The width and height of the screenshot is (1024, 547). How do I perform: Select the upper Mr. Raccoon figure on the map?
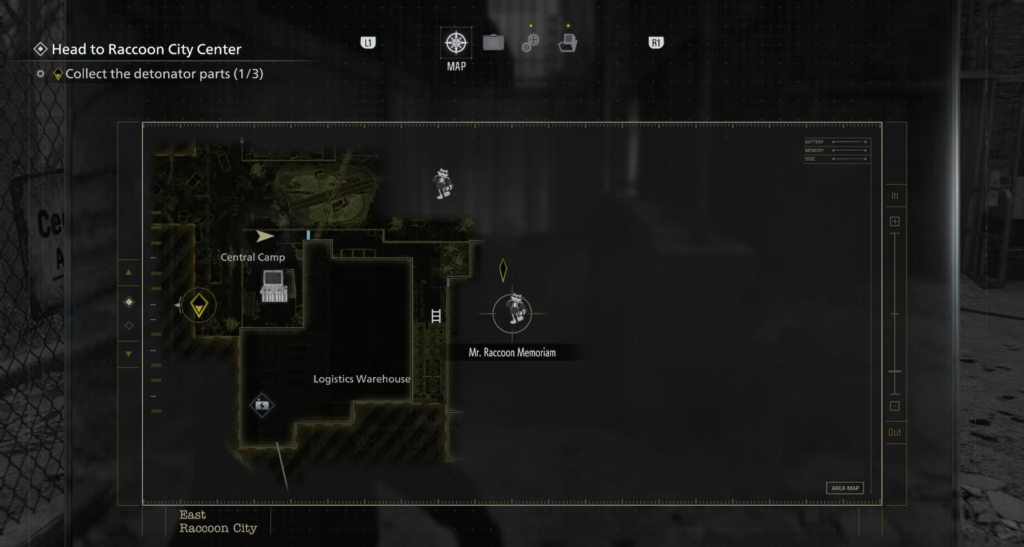pyautogui.click(x=443, y=182)
